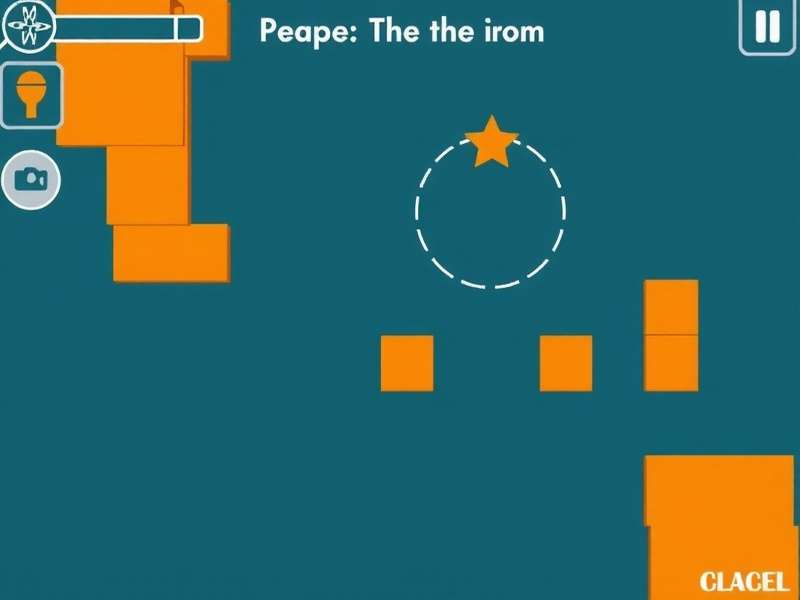Open the camera screenshot button
The height and width of the screenshot is (600, 800).
pos(31,179)
